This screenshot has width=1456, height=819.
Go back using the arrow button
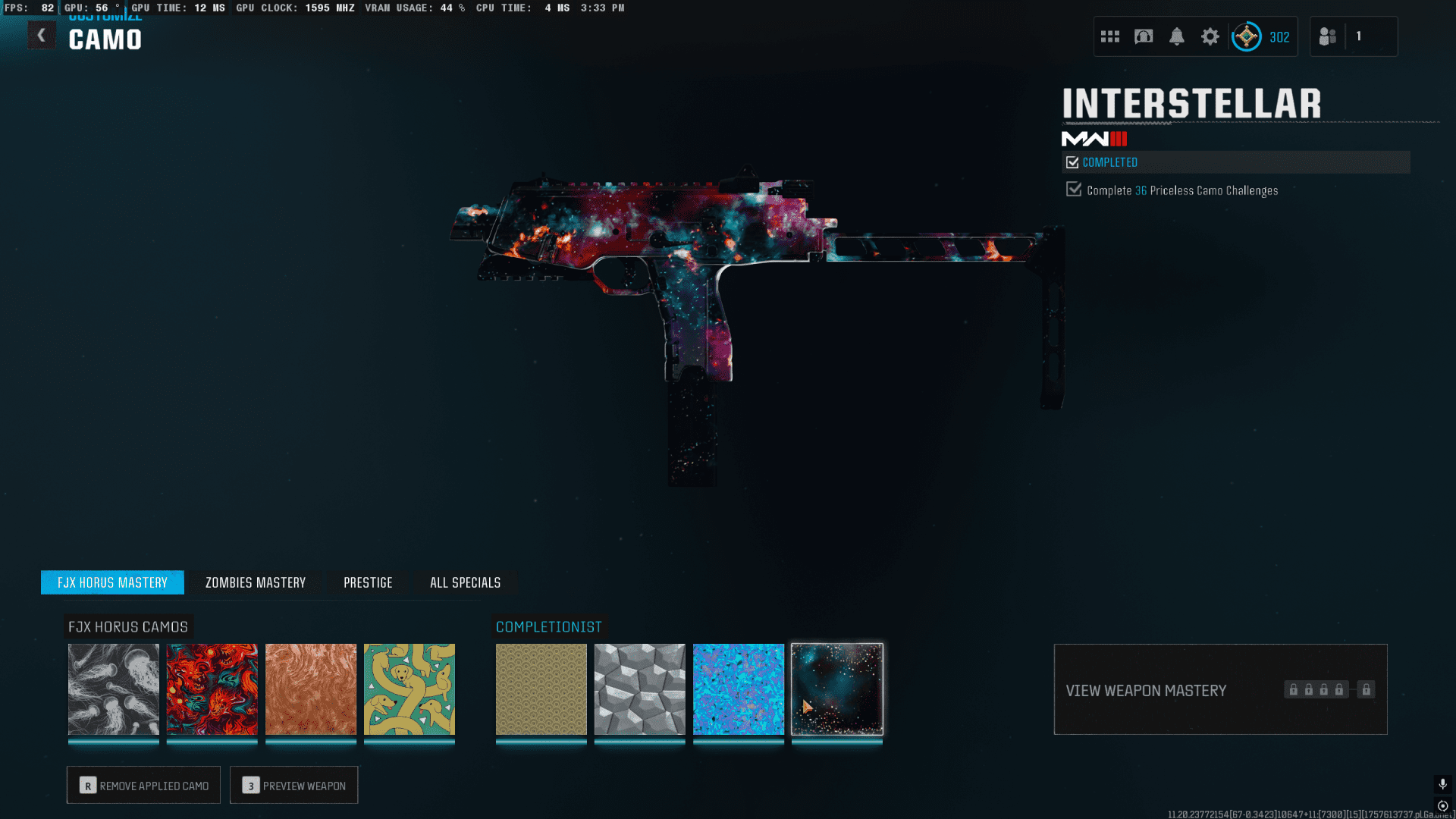tap(42, 36)
